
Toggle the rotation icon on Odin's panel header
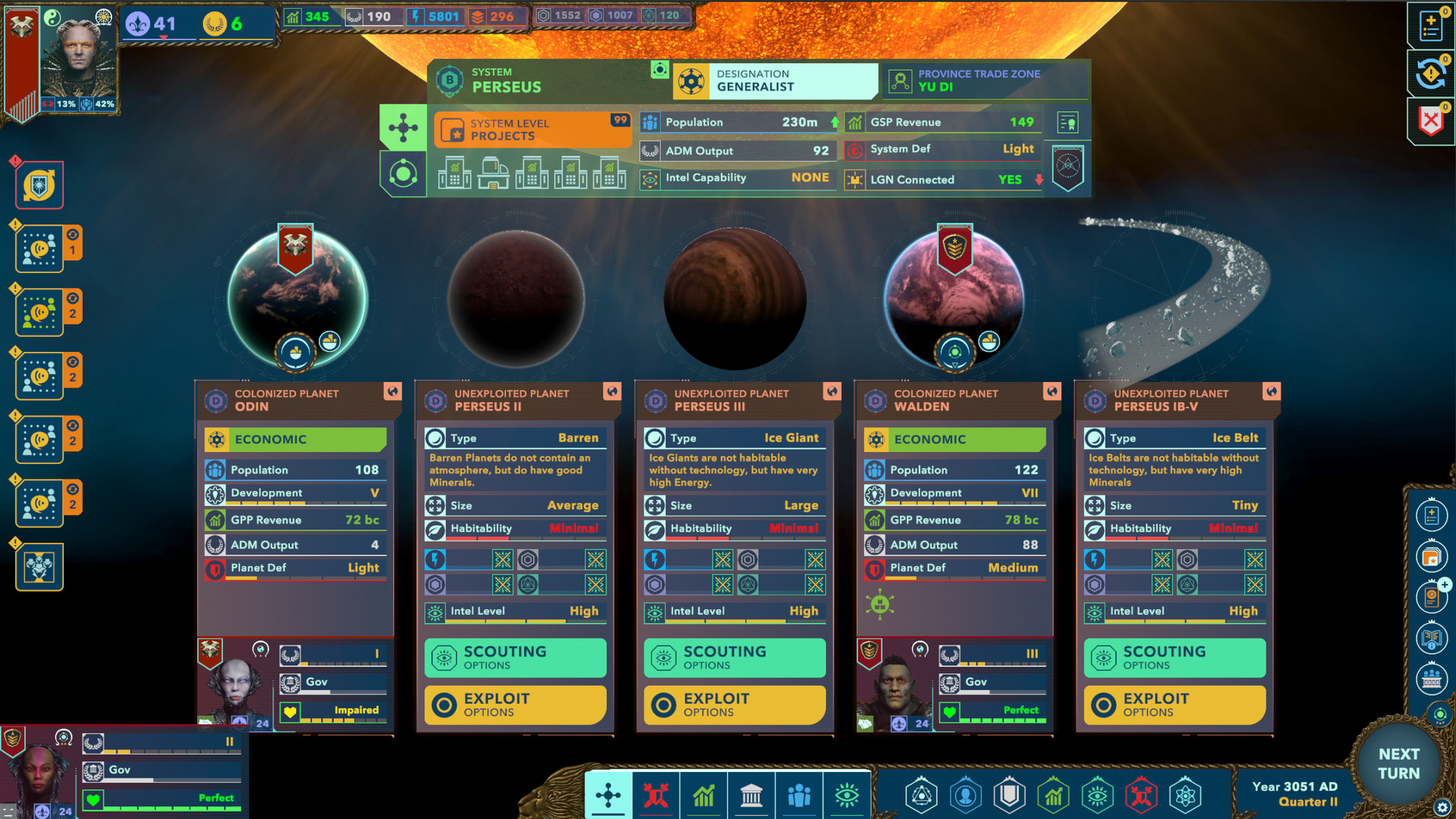[392, 391]
